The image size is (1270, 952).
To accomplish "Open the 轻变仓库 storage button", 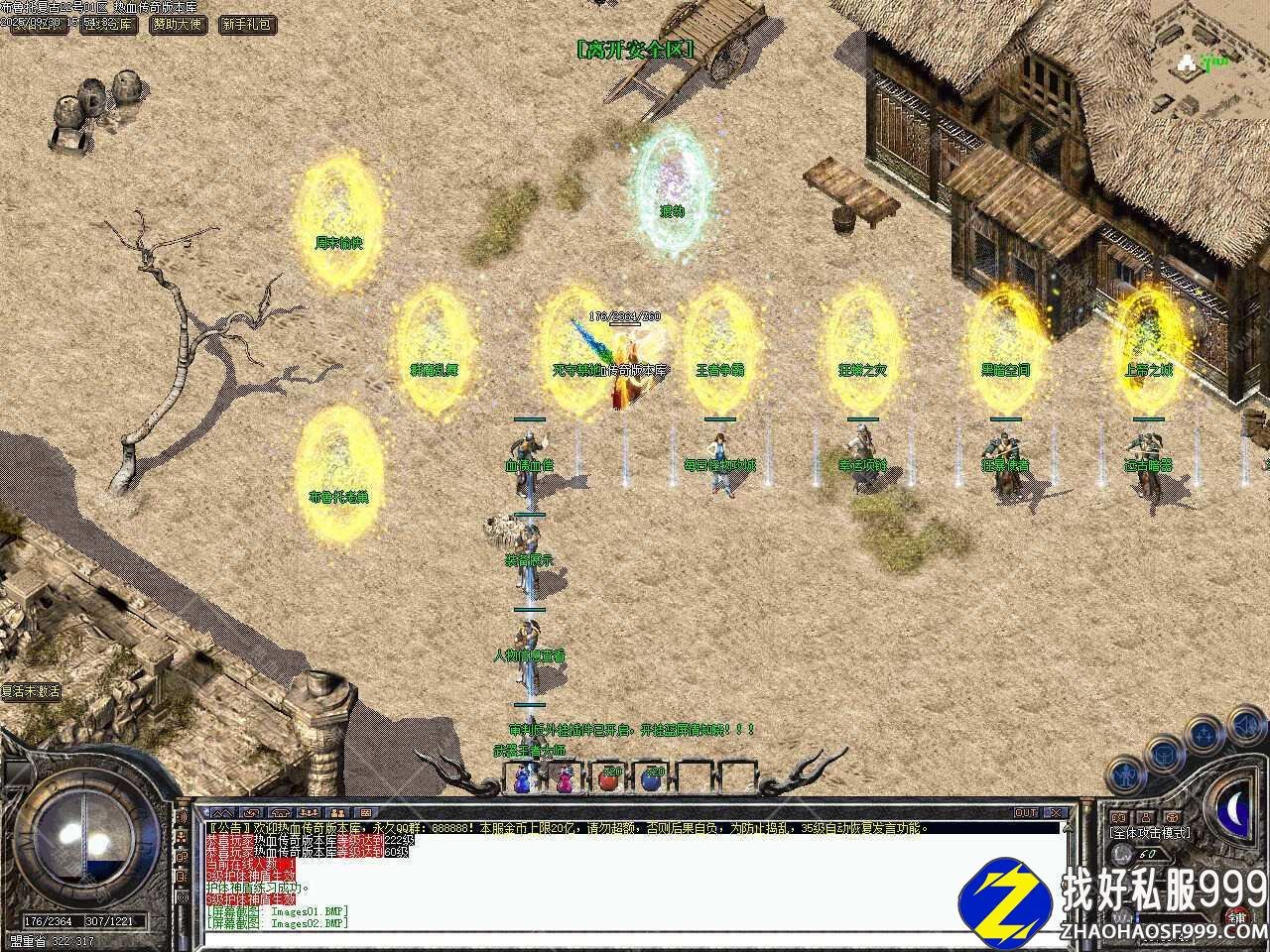I will point(109,24).
